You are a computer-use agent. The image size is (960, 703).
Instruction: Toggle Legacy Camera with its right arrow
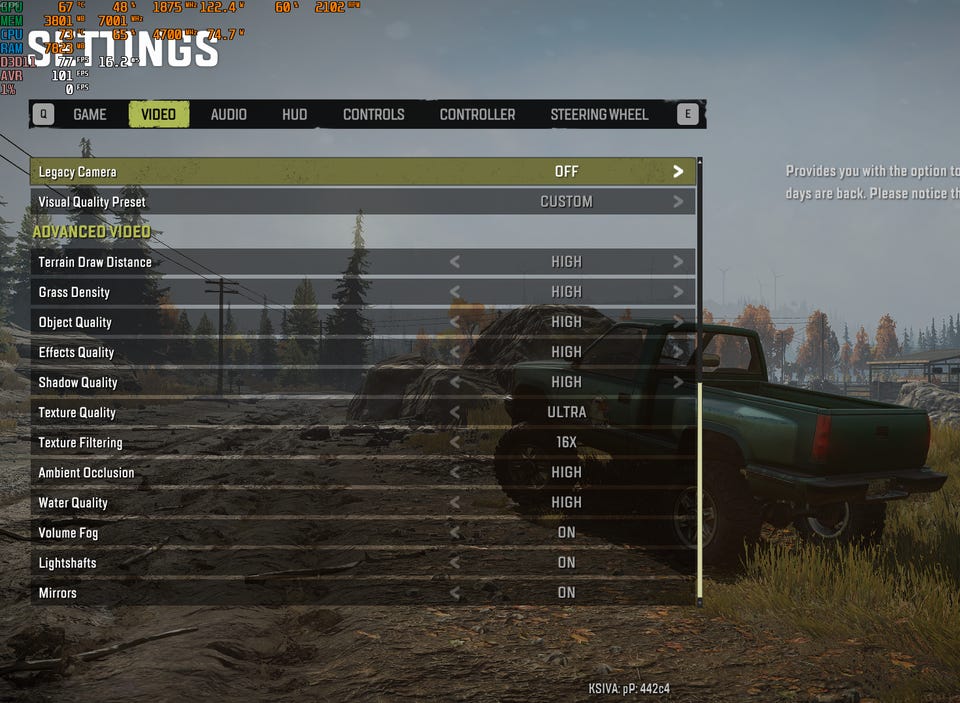[x=678, y=172]
